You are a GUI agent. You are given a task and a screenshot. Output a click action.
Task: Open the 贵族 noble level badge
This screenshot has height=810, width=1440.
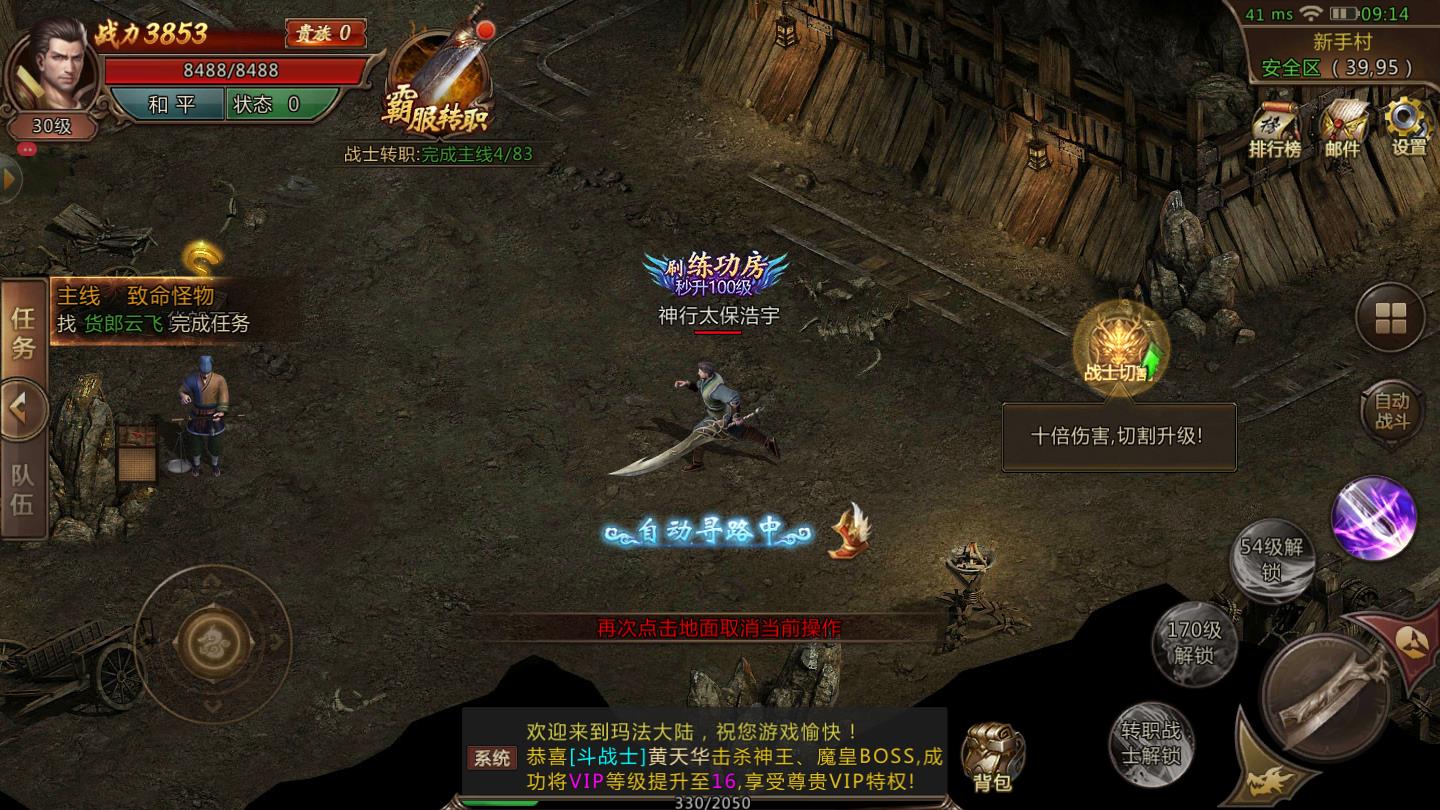point(324,33)
